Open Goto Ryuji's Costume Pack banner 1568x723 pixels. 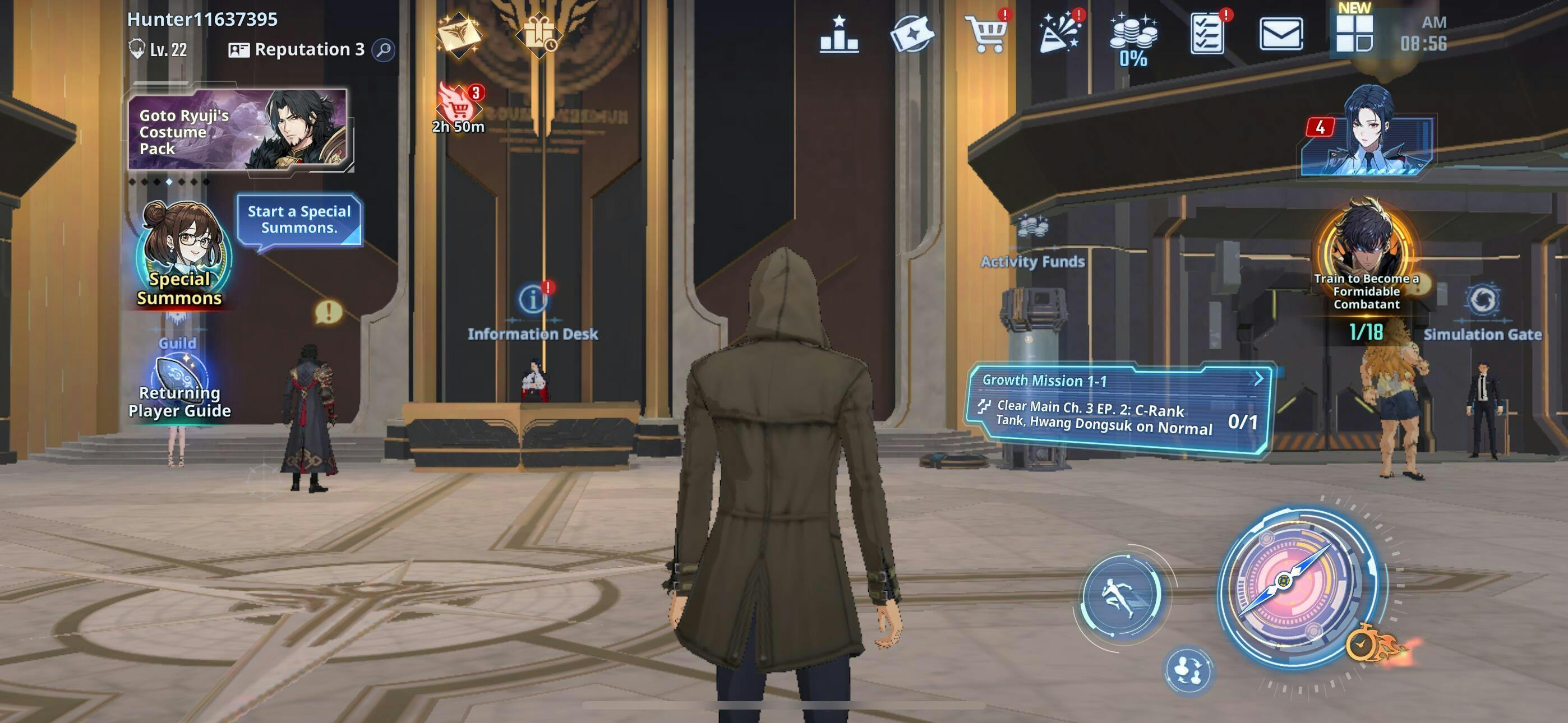pos(237,129)
